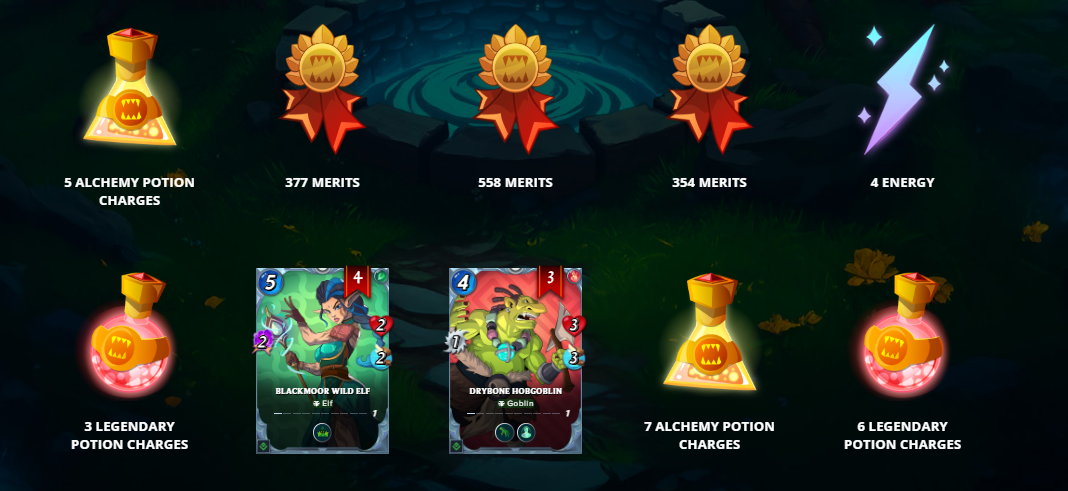This screenshot has height=491, width=1068.
Task: Select the Blackmoor Wild Elf card
Action: click(322, 360)
